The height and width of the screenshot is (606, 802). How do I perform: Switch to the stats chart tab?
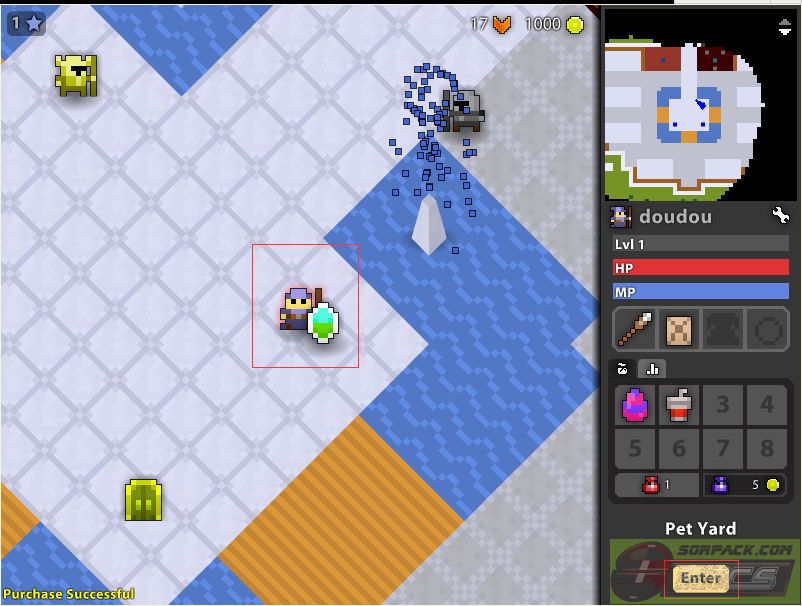click(652, 368)
